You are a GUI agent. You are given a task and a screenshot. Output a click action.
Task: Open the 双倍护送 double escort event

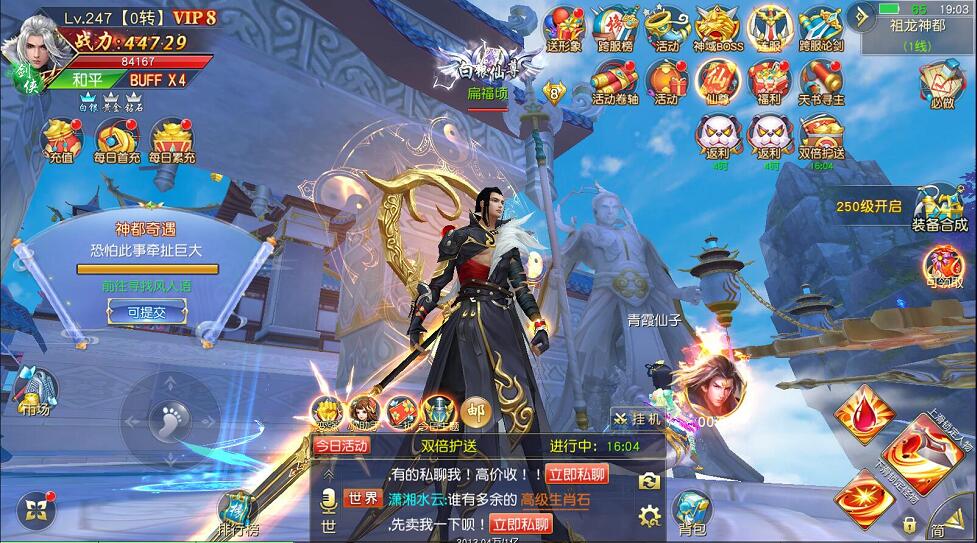821,136
